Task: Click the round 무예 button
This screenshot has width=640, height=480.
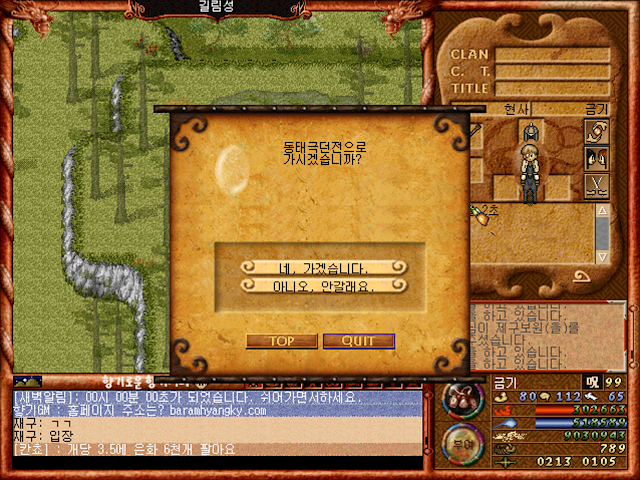Action: coord(460,443)
